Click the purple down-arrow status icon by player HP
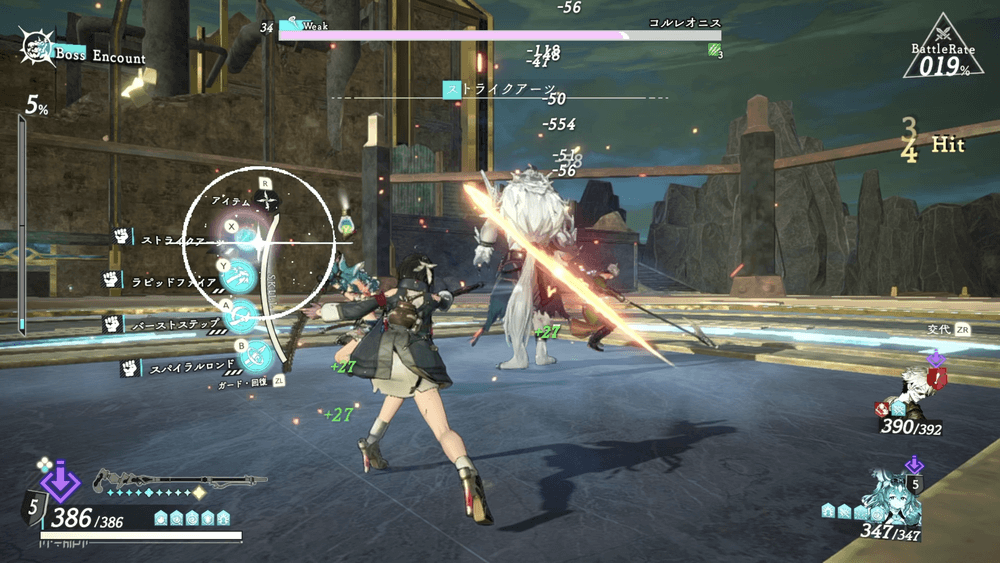 tap(61, 481)
